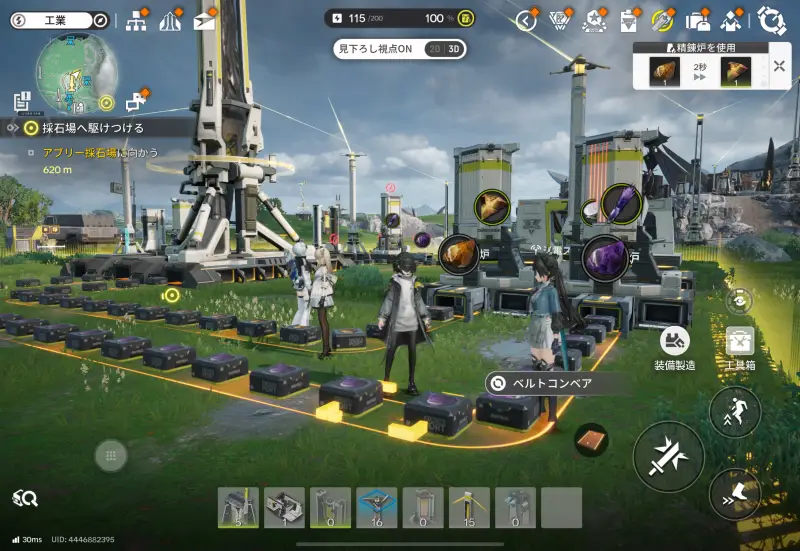The image size is (800, 551).
Task: Select the ベルトコンベア conveyor belt prompt
Action: [x=550, y=383]
